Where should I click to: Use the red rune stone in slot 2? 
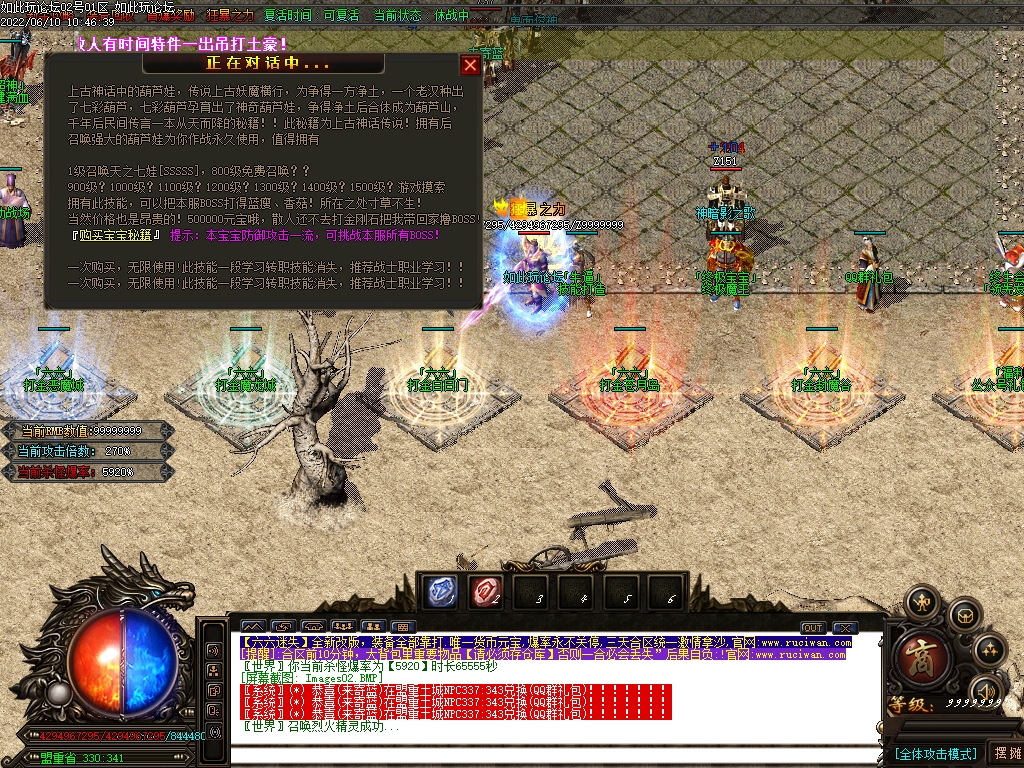tap(487, 592)
